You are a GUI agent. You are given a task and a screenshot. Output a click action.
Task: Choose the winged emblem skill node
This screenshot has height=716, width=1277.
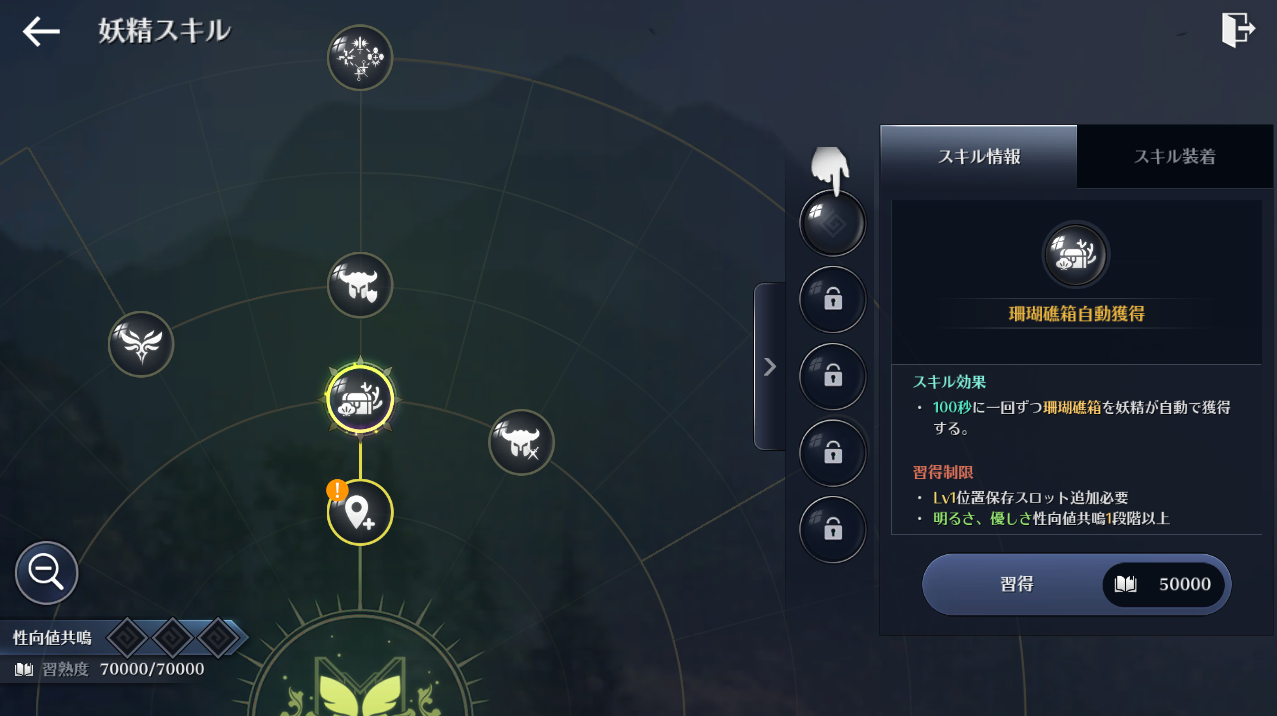(141, 344)
